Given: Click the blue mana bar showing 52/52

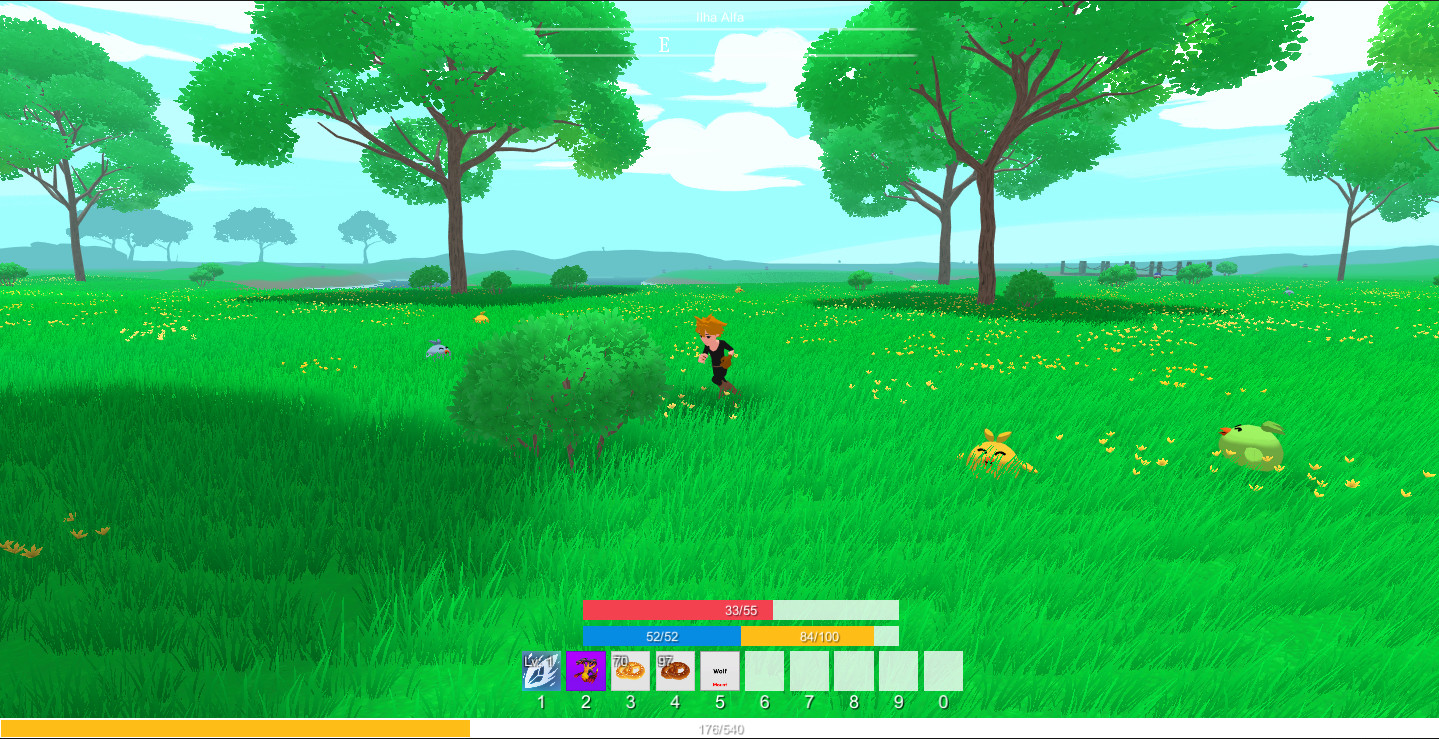Looking at the screenshot, I should pos(660,633).
